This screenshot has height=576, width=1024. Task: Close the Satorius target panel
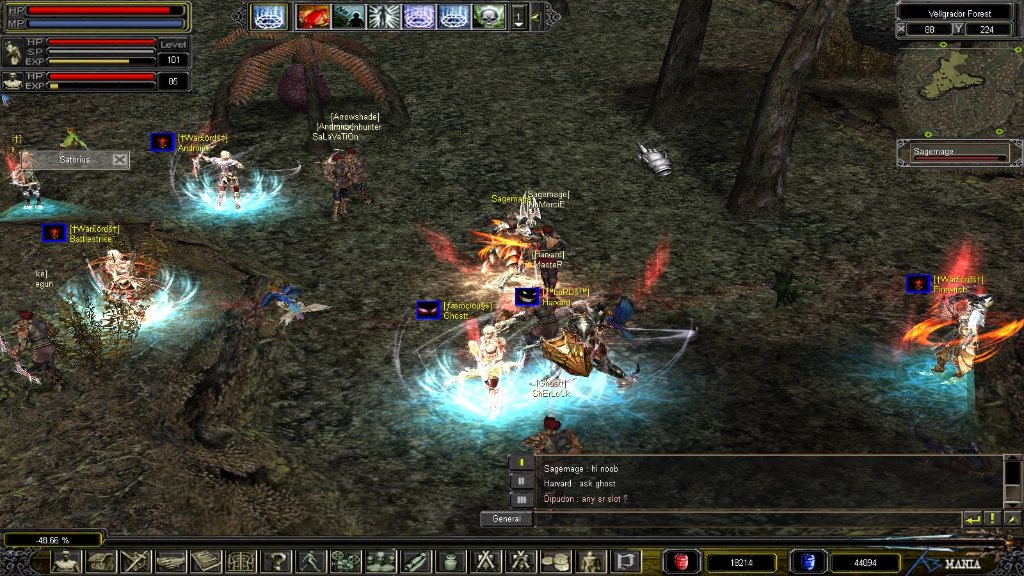[120, 159]
